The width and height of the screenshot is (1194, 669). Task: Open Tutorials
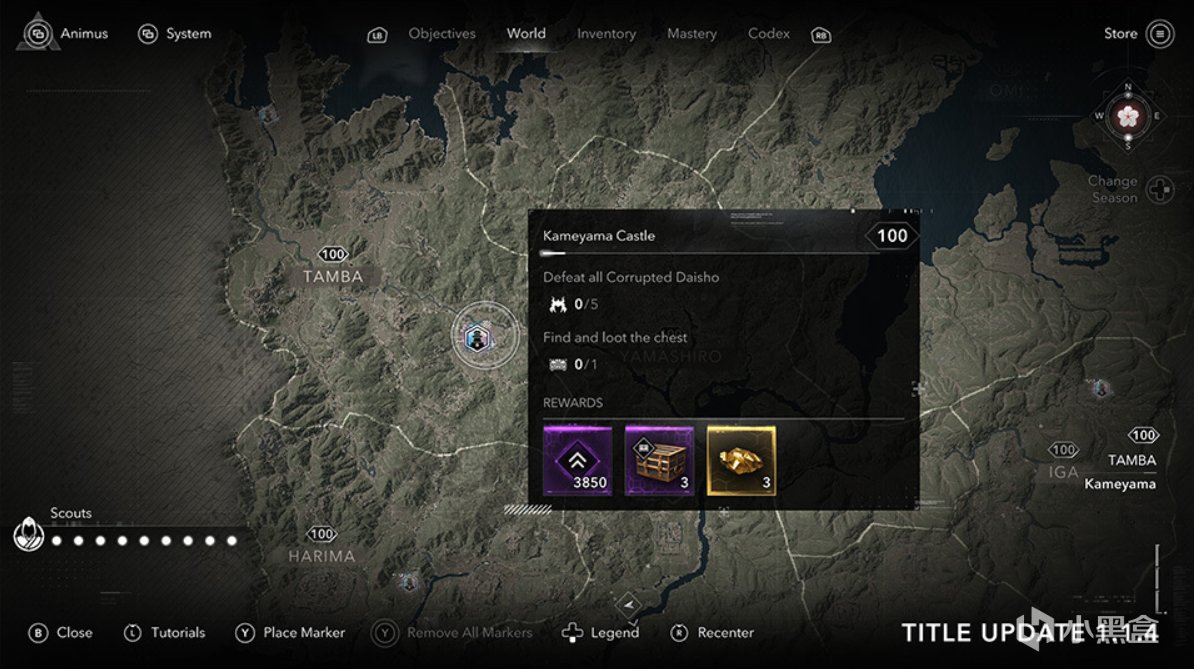(x=165, y=633)
